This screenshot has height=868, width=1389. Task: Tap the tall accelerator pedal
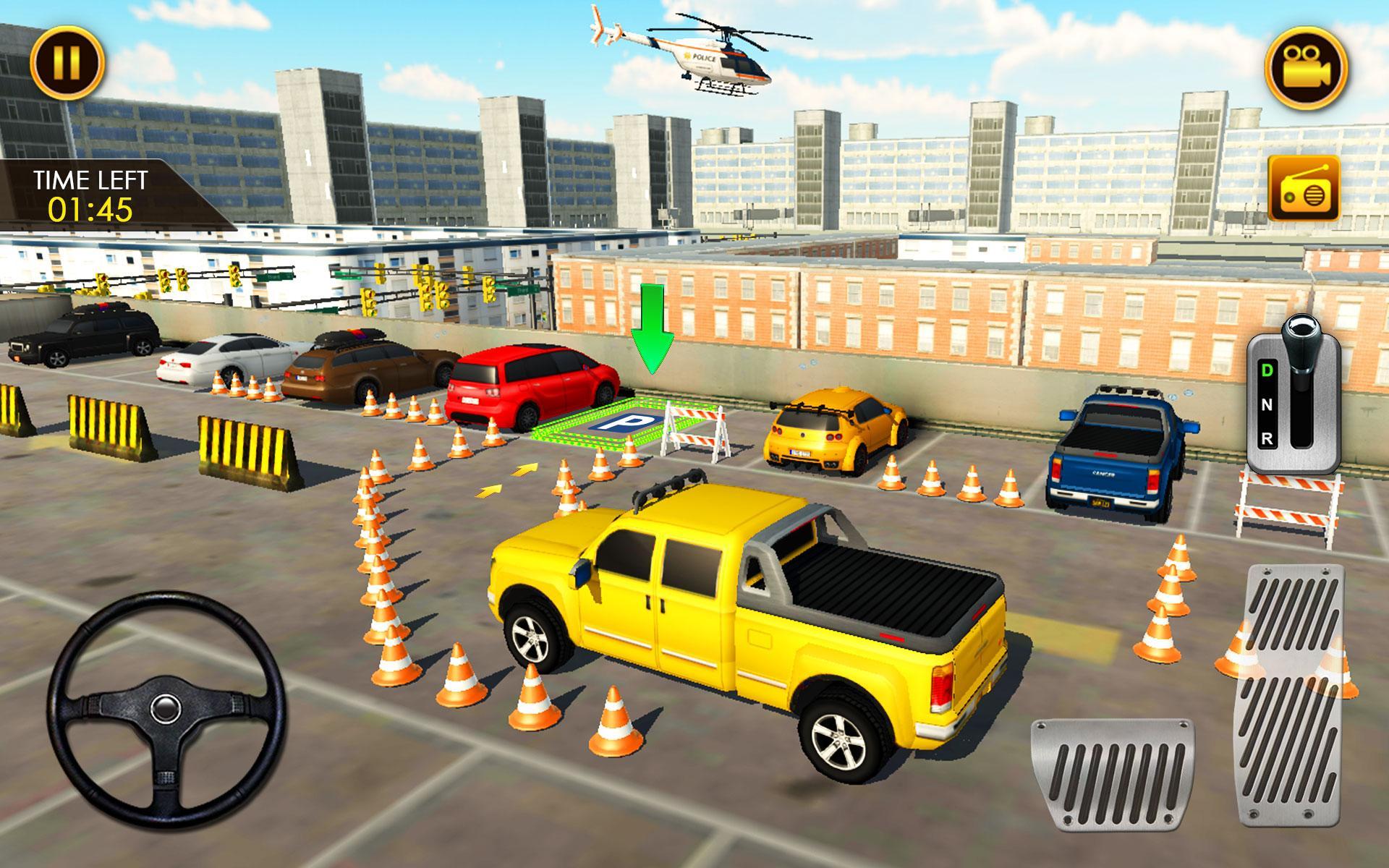1291,694
